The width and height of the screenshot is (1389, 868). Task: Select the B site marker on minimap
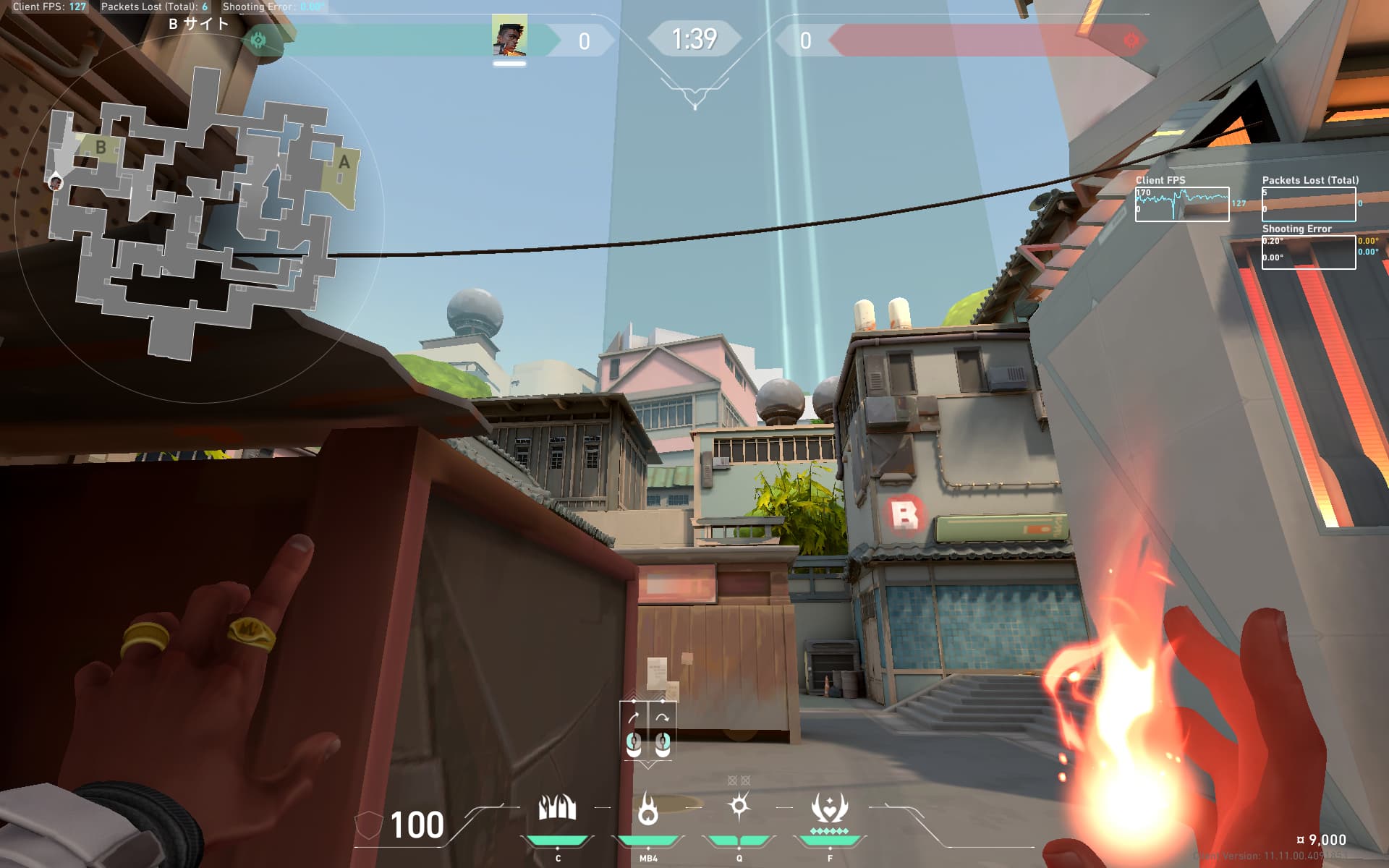(x=101, y=148)
